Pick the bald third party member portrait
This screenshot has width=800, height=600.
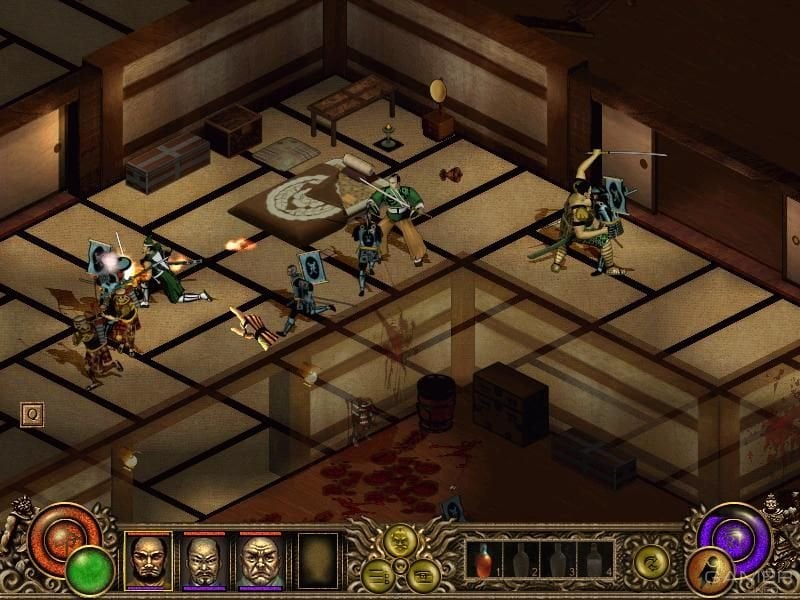coord(260,560)
